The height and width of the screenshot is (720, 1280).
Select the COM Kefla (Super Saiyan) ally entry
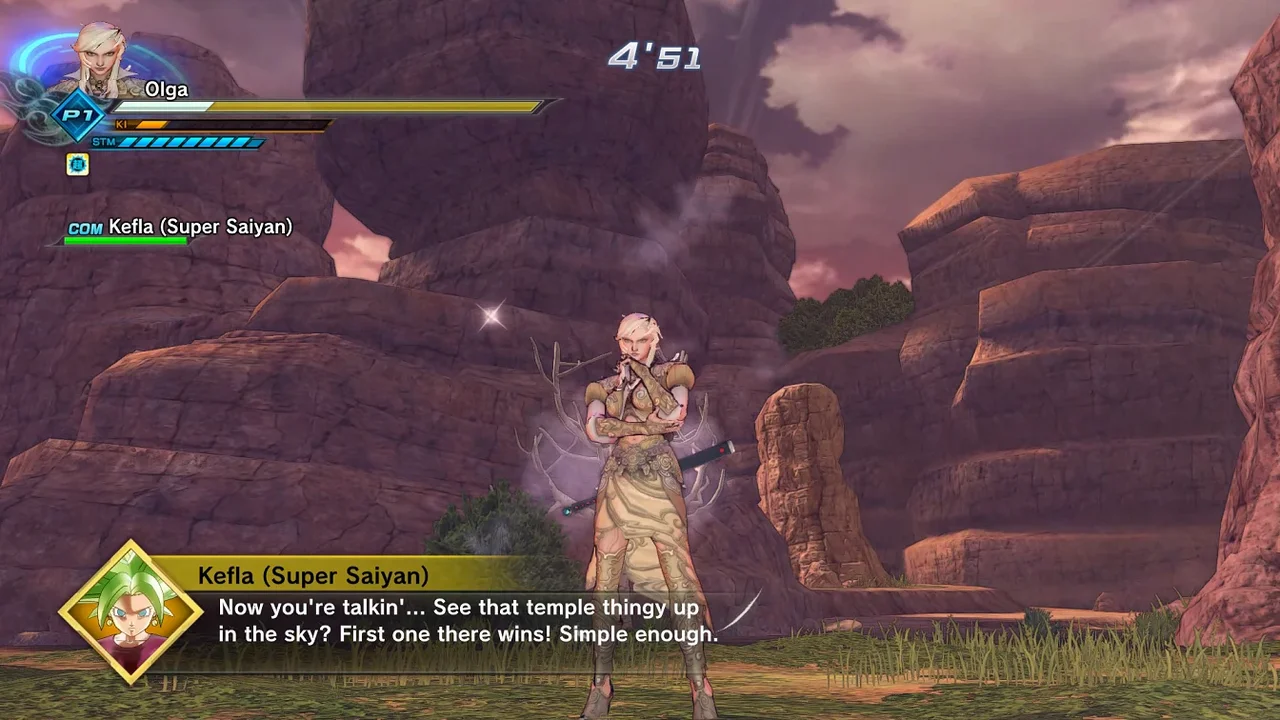coord(180,228)
